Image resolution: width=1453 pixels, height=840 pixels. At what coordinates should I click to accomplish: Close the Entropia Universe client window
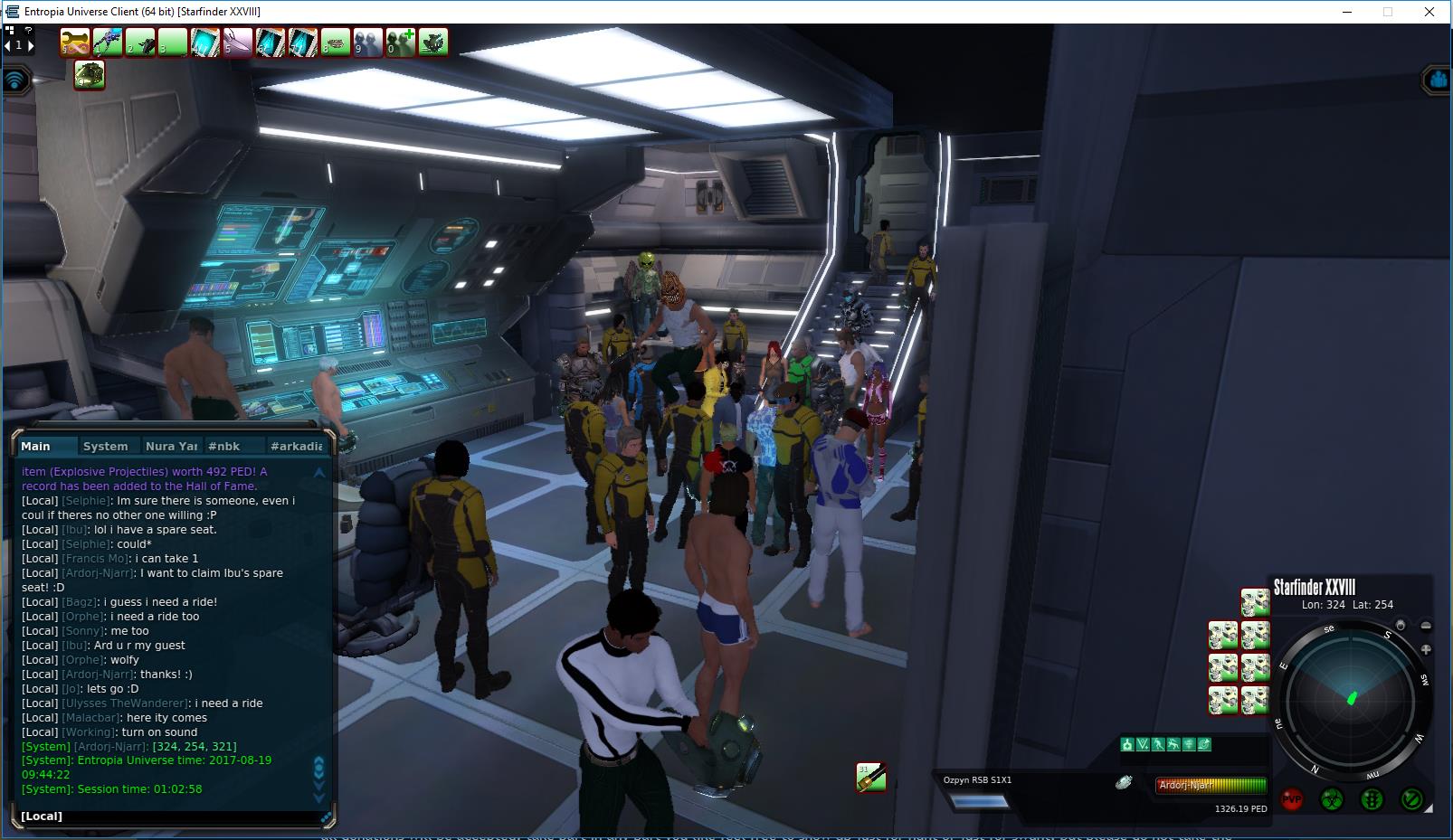coord(1429,12)
